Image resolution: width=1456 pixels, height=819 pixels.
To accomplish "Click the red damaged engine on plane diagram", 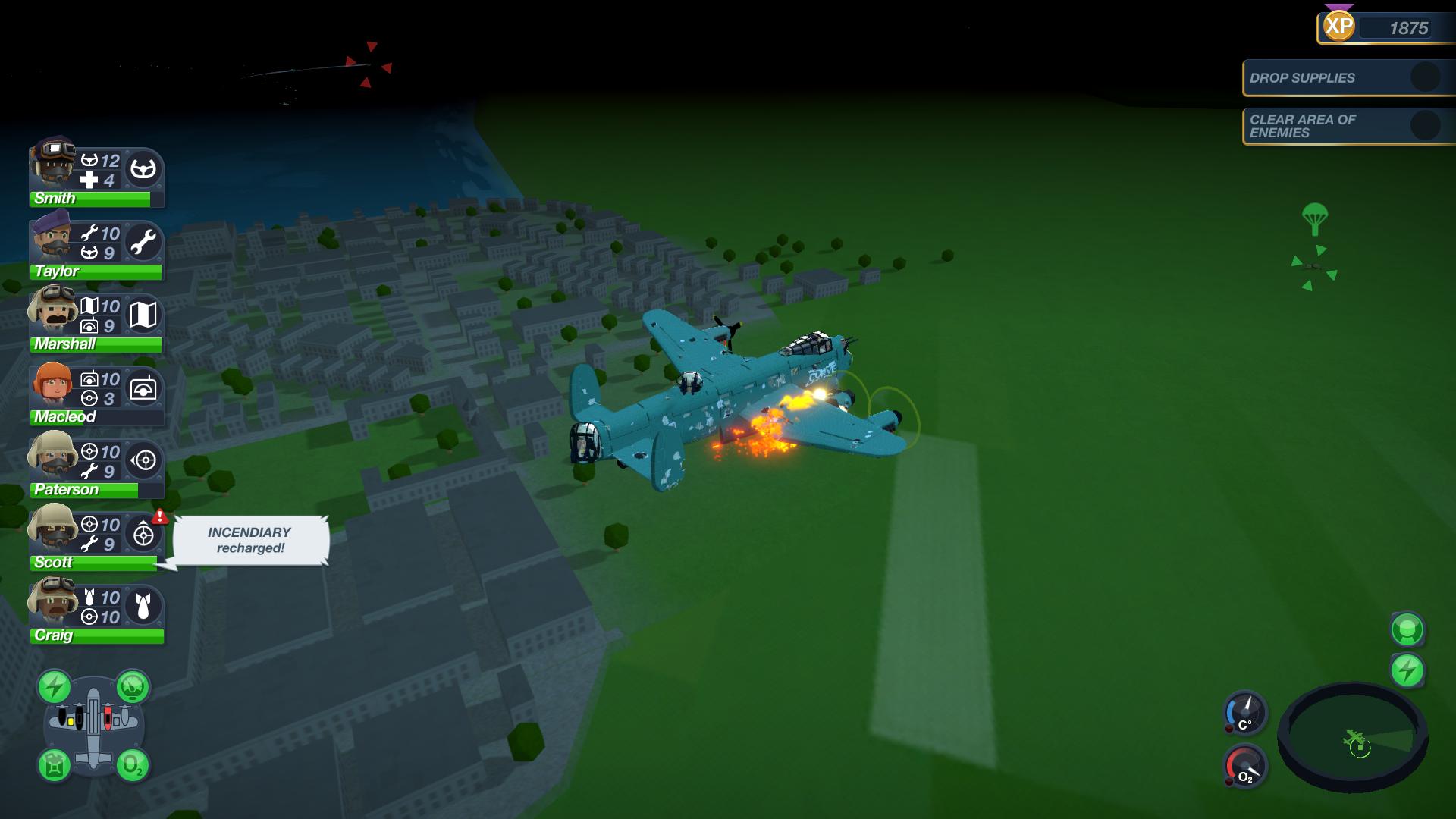I will (x=107, y=718).
